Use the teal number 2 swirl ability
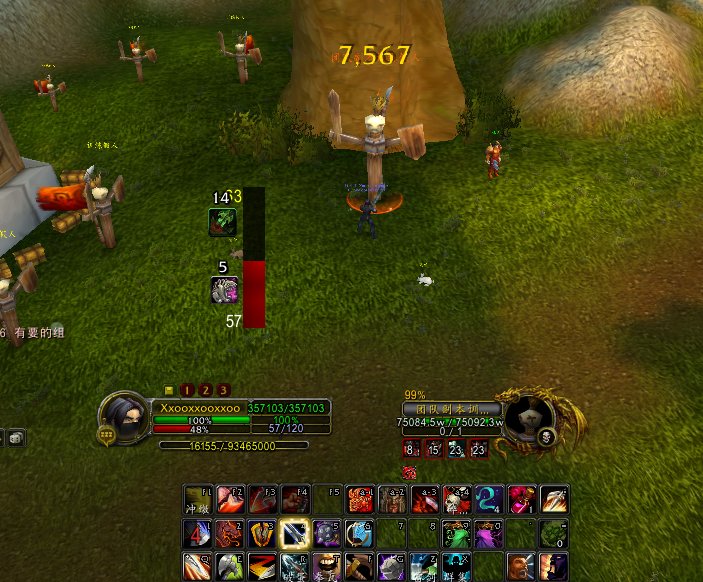Screen dimensions: 703x582 (489, 500)
